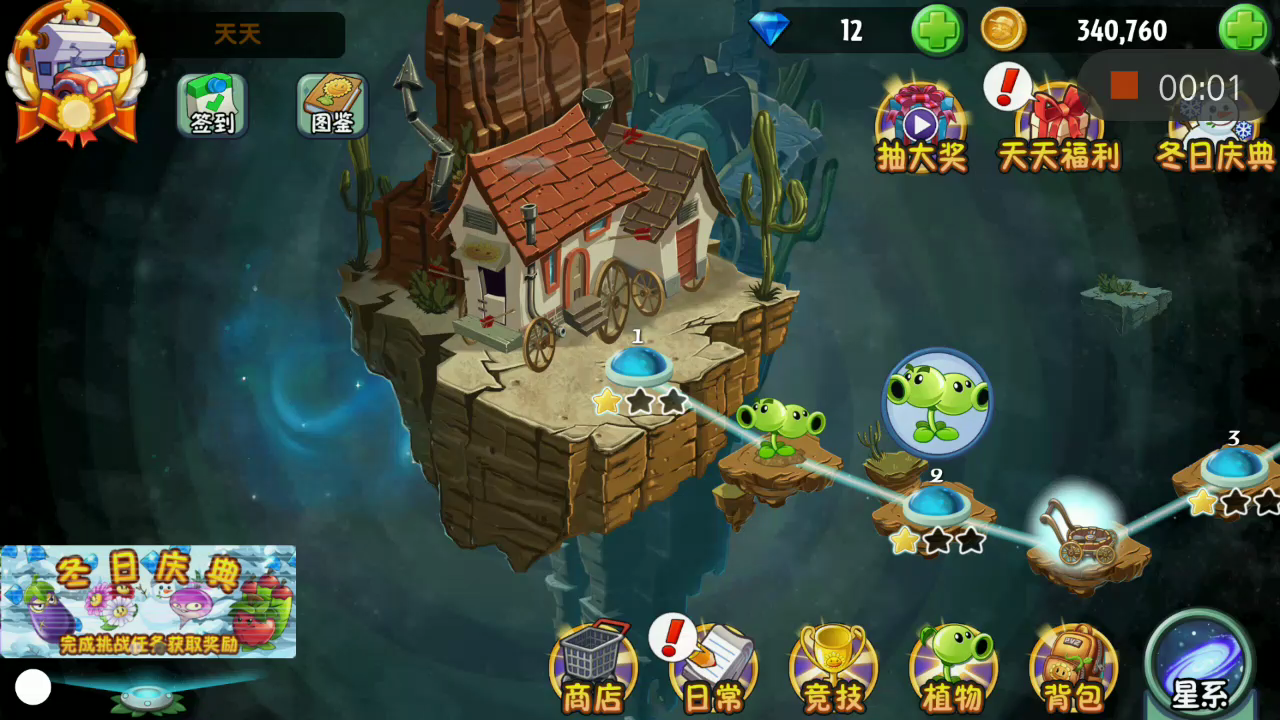Select level 3 node

[1234, 465]
